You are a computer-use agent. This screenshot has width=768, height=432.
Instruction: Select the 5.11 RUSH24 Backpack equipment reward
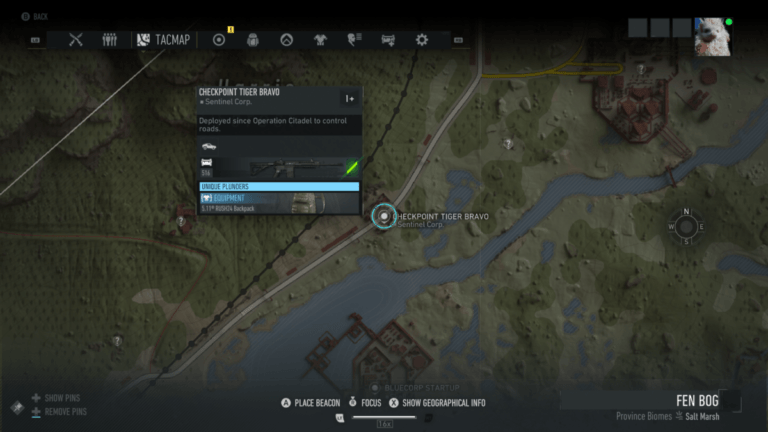tap(279, 203)
